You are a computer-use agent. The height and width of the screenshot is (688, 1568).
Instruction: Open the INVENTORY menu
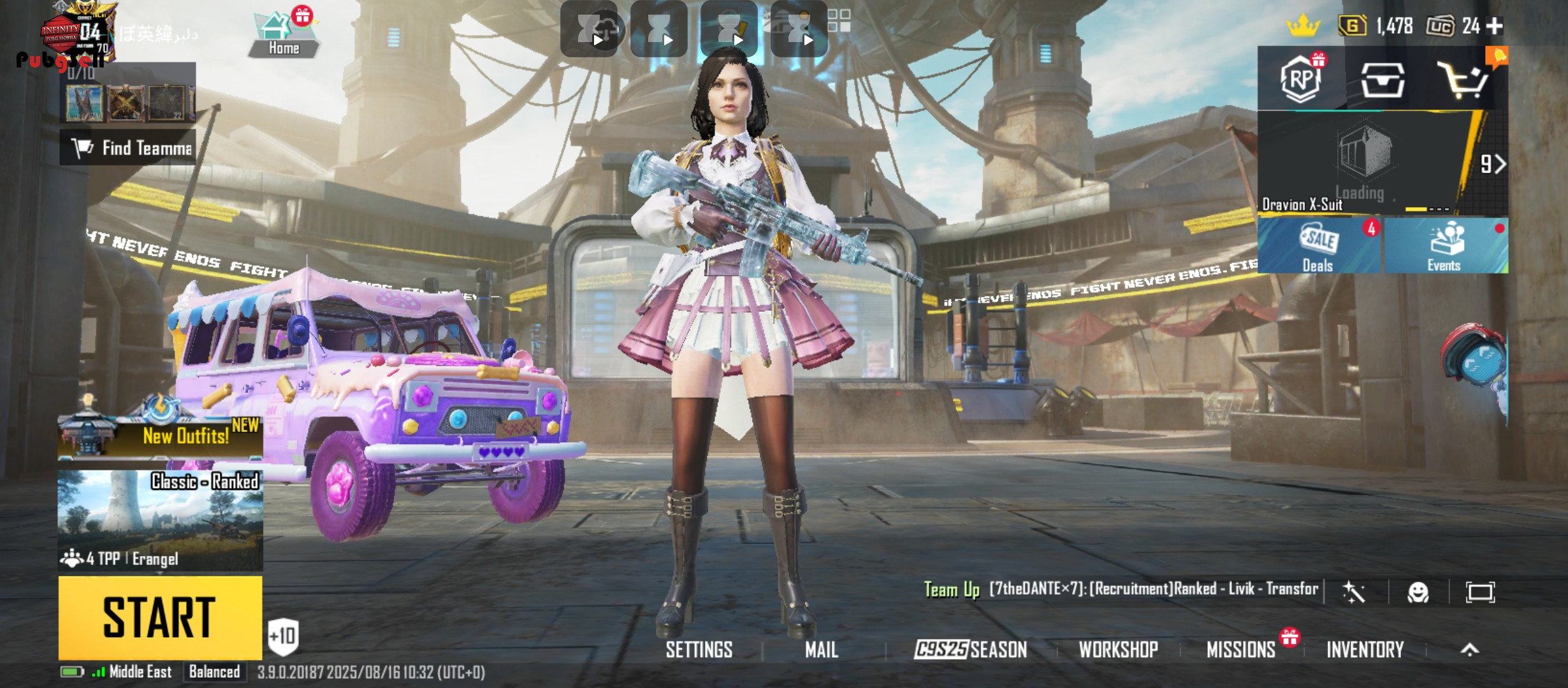pos(1365,650)
